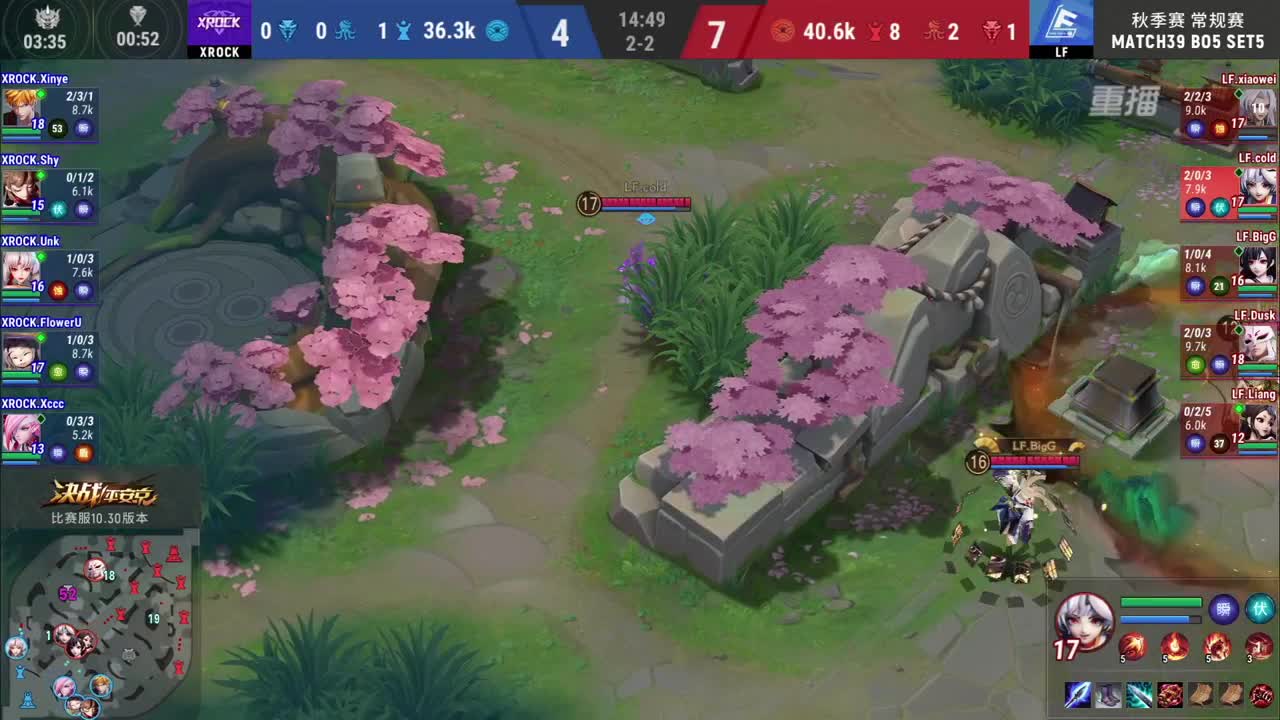Click the MATCH39 BO5 SET5 label
The width and height of the screenshot is (1280, 720).
coord(1190,41)
